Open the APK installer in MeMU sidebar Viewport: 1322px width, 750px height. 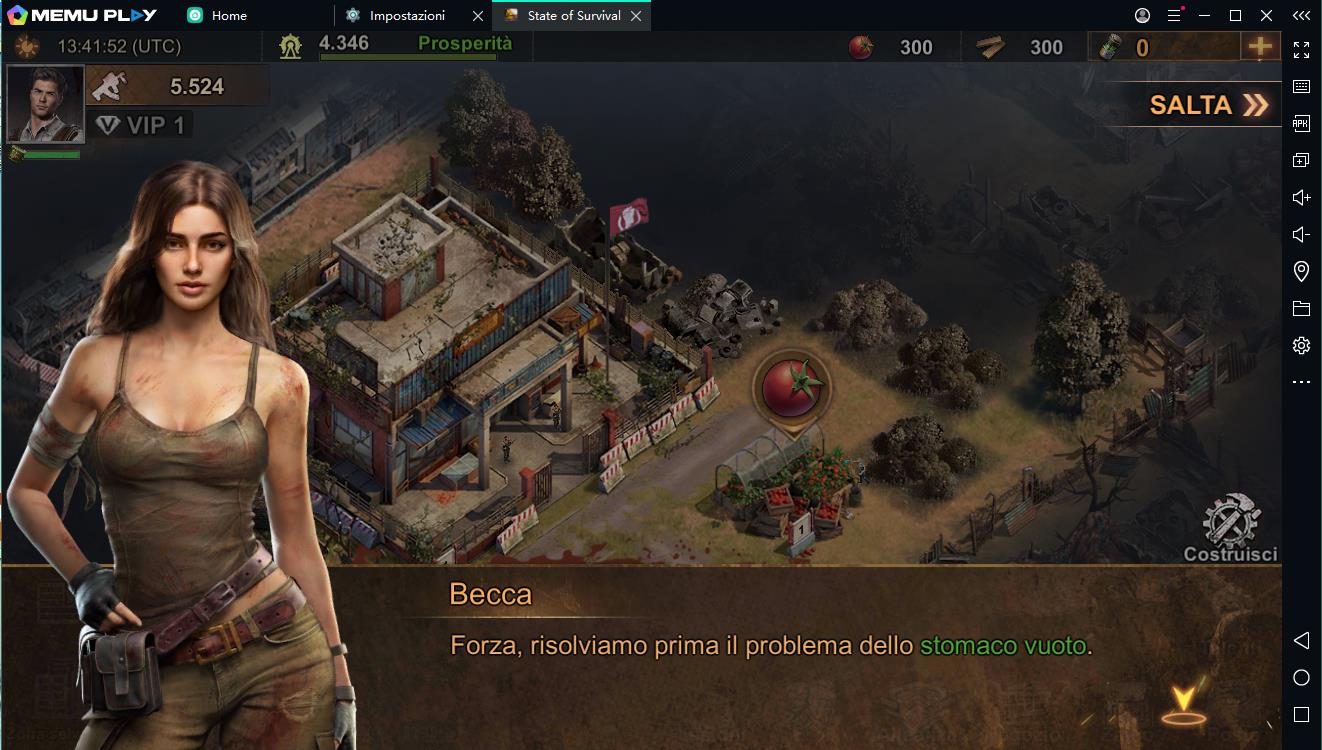[x=1300, y=123]
